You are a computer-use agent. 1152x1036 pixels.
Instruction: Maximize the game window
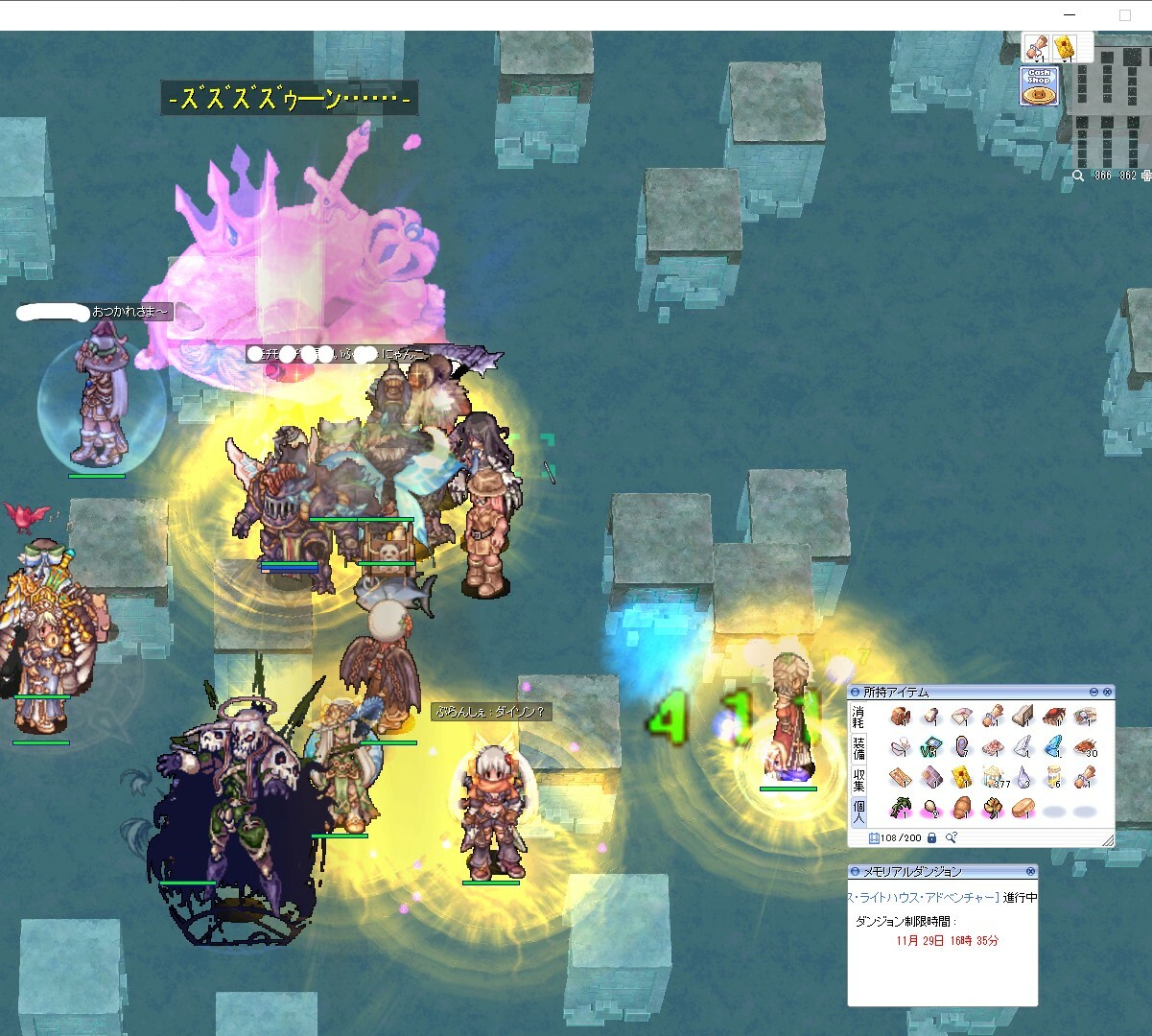pyautogui.click(x=1125, y=15)
